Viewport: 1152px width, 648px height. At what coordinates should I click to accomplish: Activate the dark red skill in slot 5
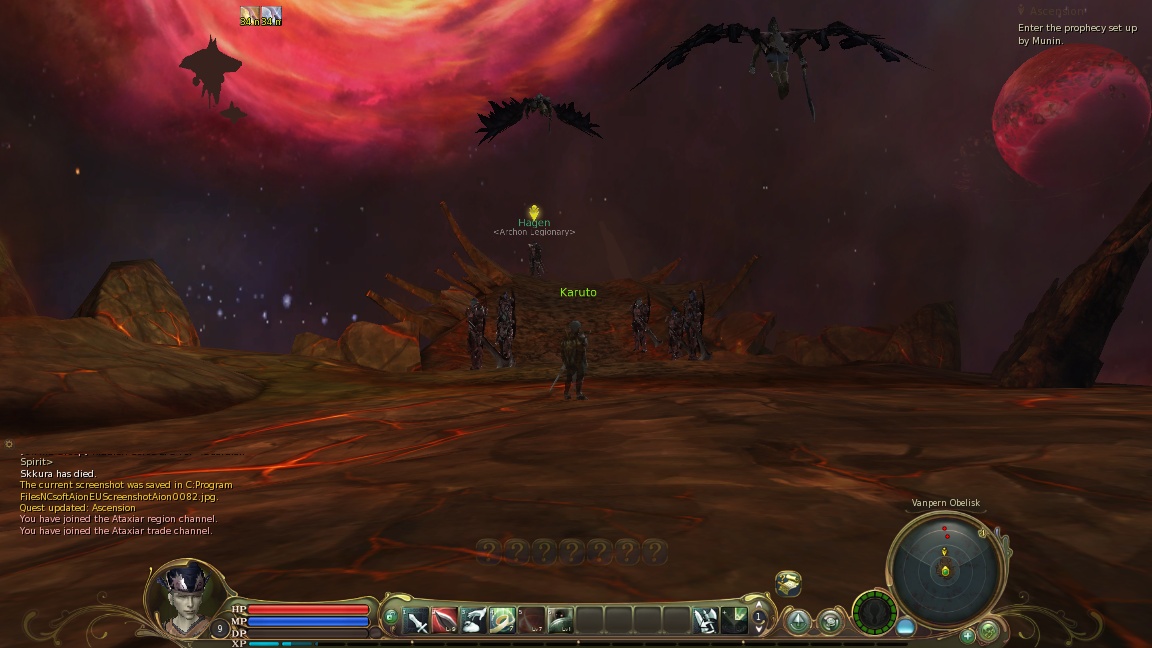(x=532, y=620)
